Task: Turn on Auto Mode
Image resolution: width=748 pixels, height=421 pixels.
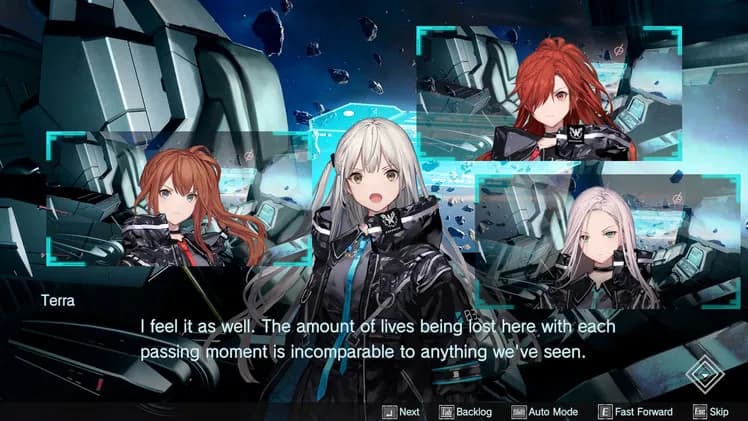Action: click(x=544, y=411)
